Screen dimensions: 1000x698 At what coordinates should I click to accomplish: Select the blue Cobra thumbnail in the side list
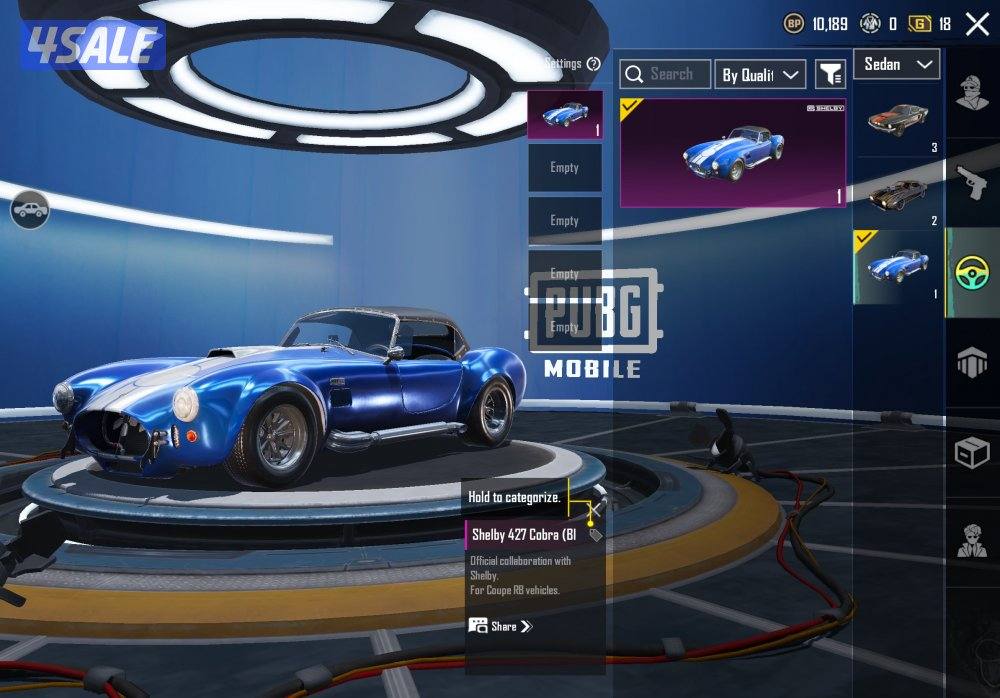pyautogui.click(x=897, y=267)
